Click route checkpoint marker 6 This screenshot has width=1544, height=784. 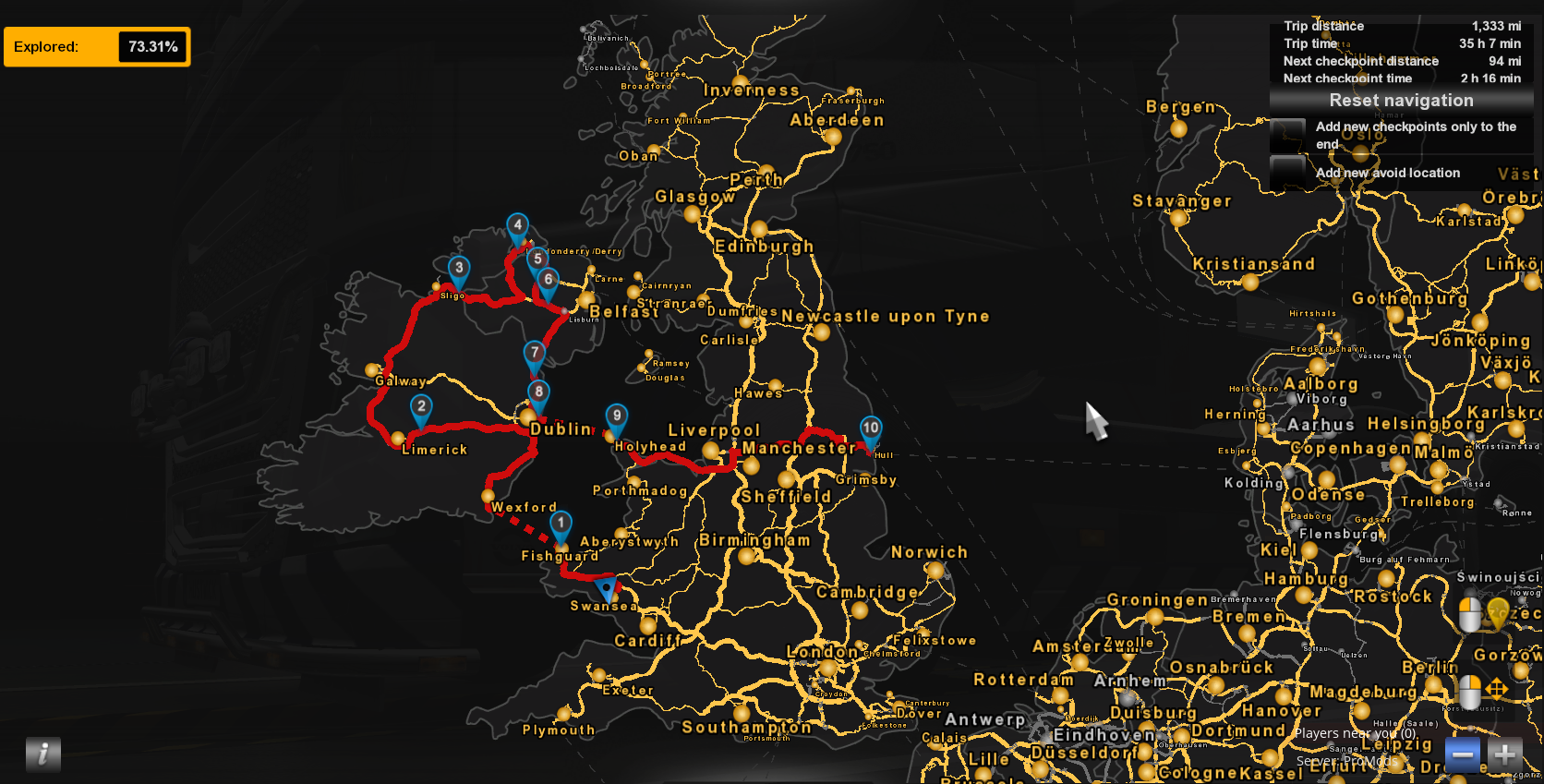[x=549, y=281]
